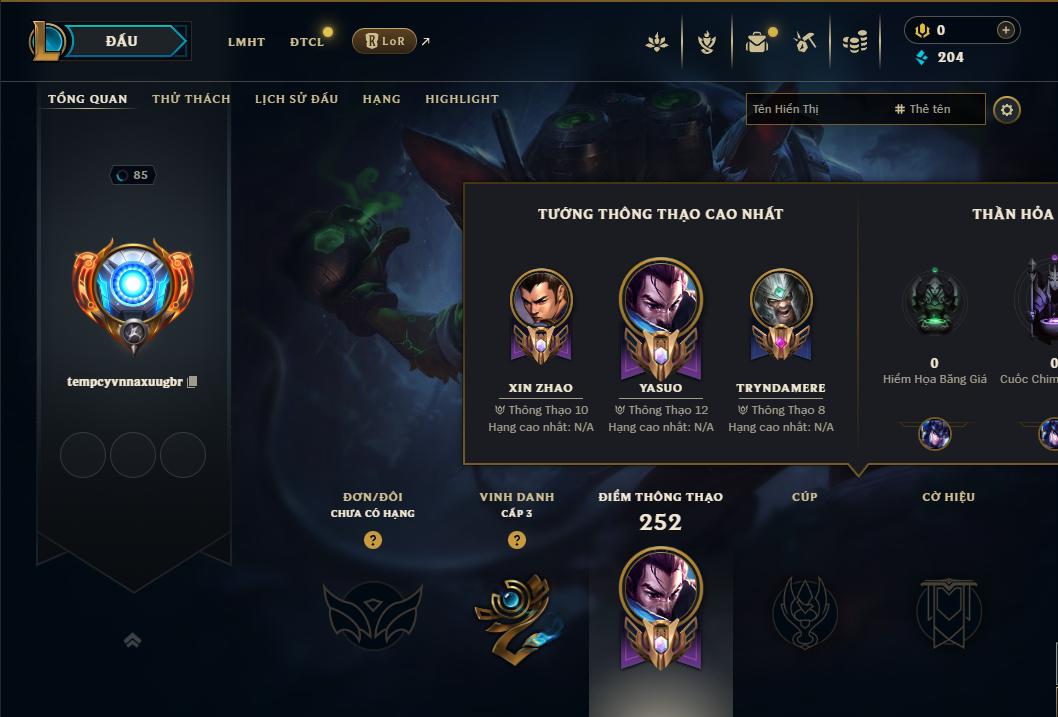Click the ĐẤU play button

tap(122, 41)
